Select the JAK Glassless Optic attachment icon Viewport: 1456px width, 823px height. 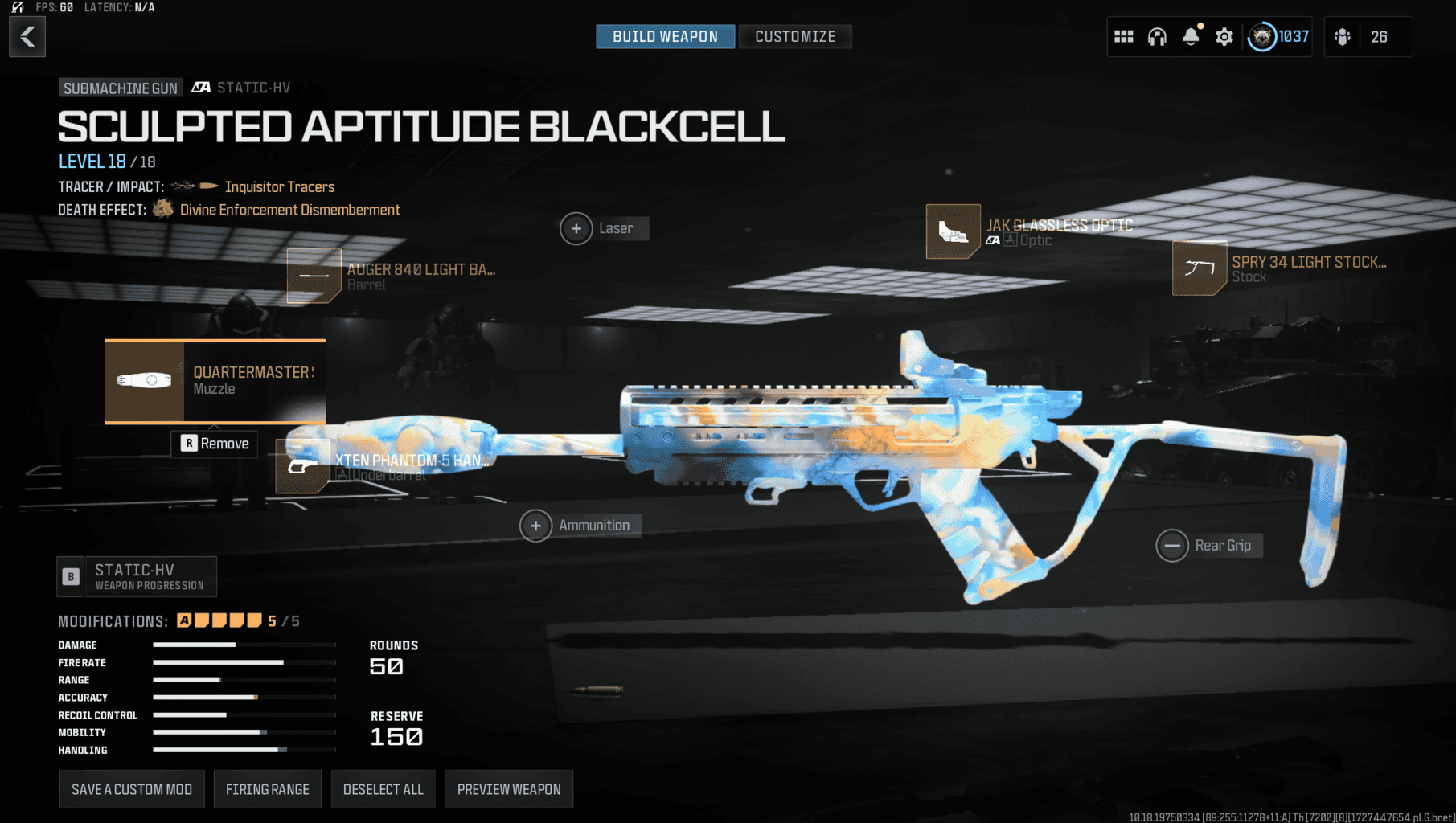click(x=954, y=231)
